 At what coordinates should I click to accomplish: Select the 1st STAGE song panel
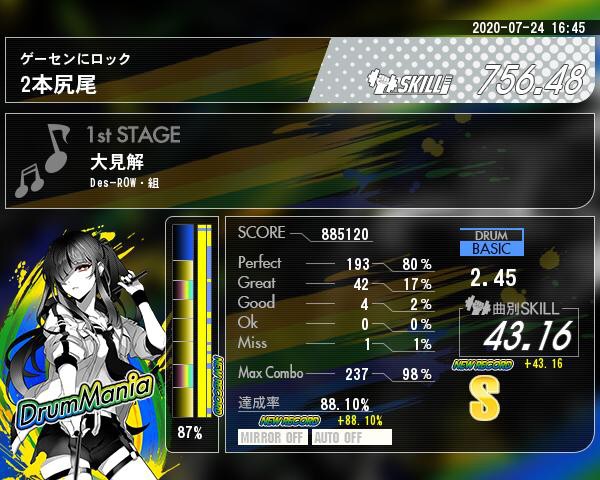[x=300, y=161]
